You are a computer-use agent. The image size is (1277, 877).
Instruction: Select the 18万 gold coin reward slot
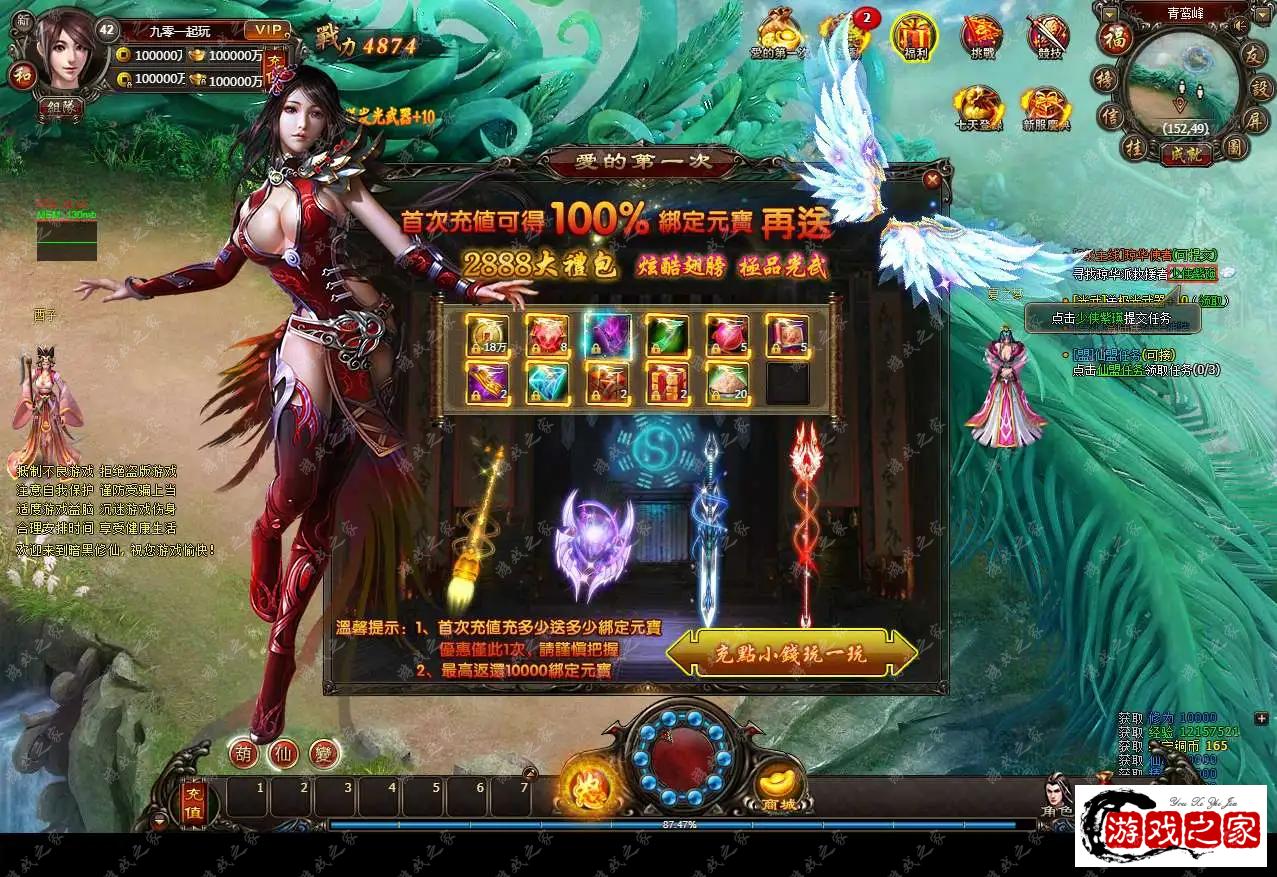pos(488,335)
